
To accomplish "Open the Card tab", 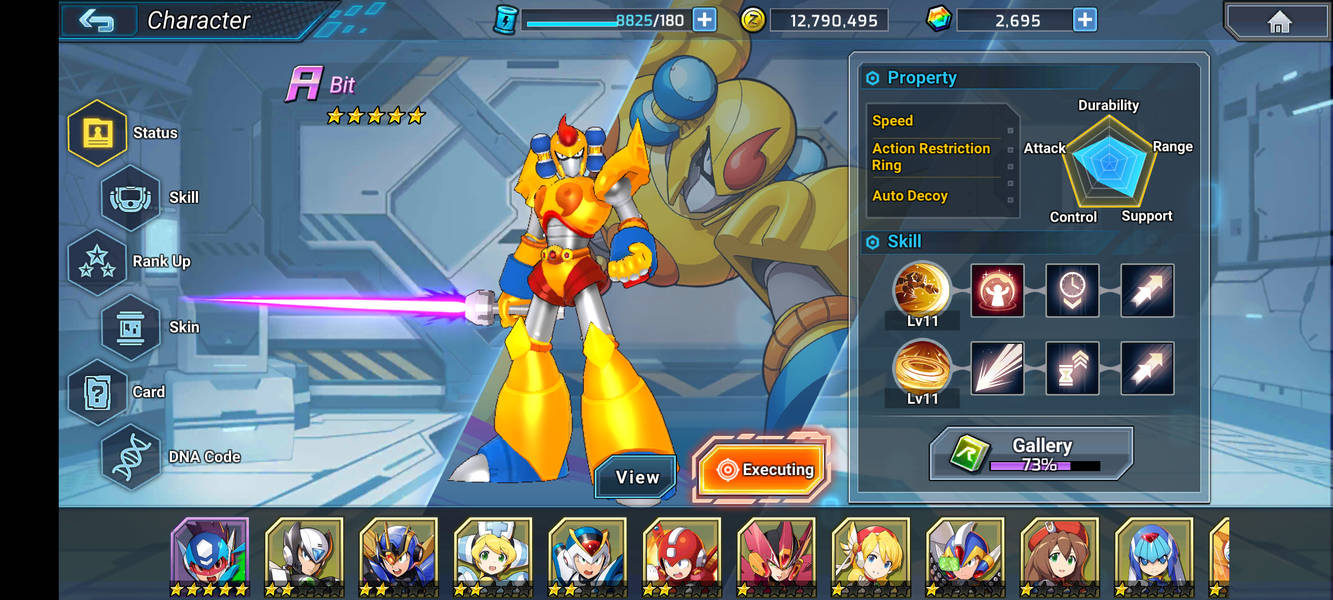I will click(x=97, y=392).
